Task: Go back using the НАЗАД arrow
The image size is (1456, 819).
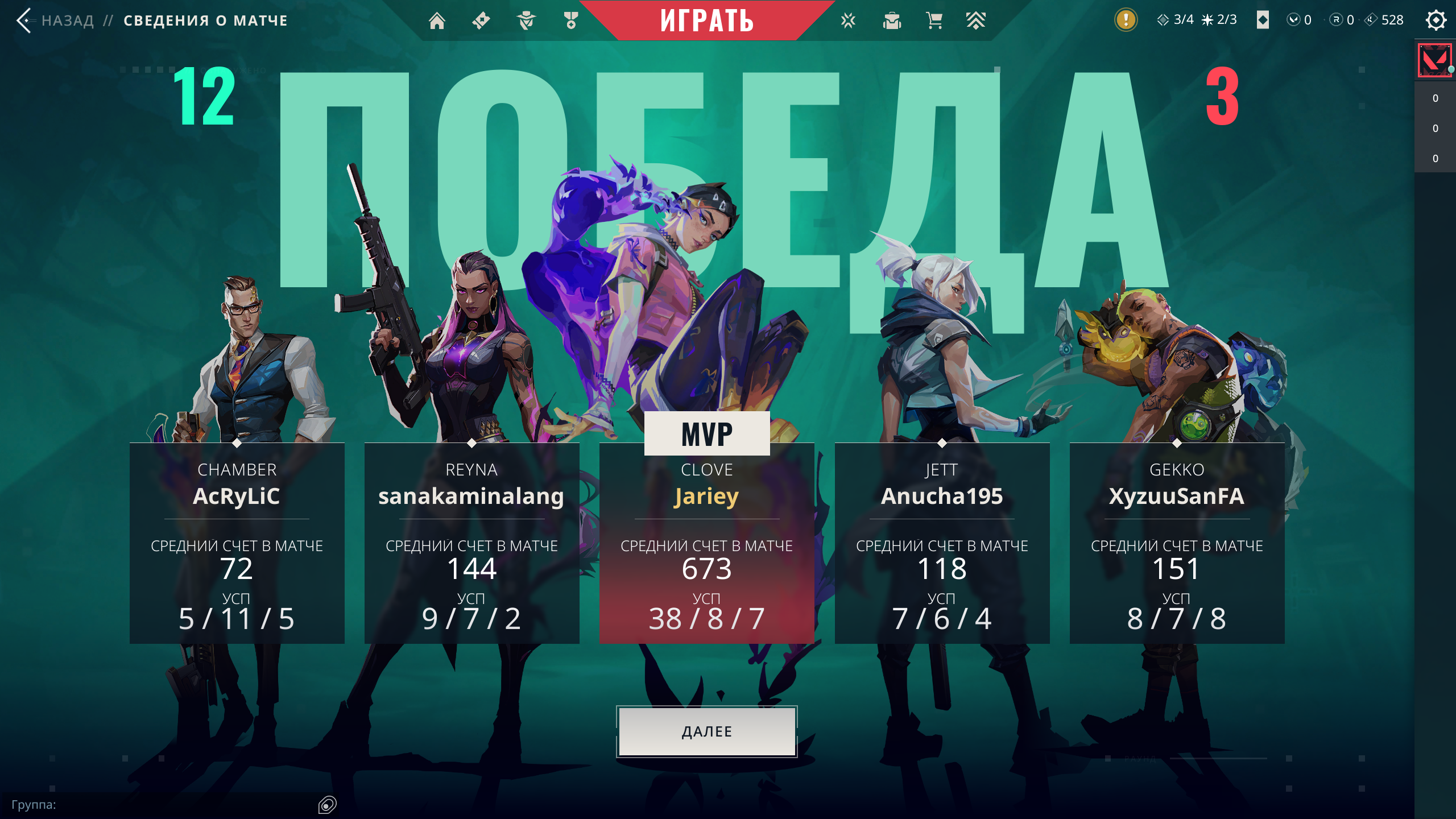Action: 24,20
